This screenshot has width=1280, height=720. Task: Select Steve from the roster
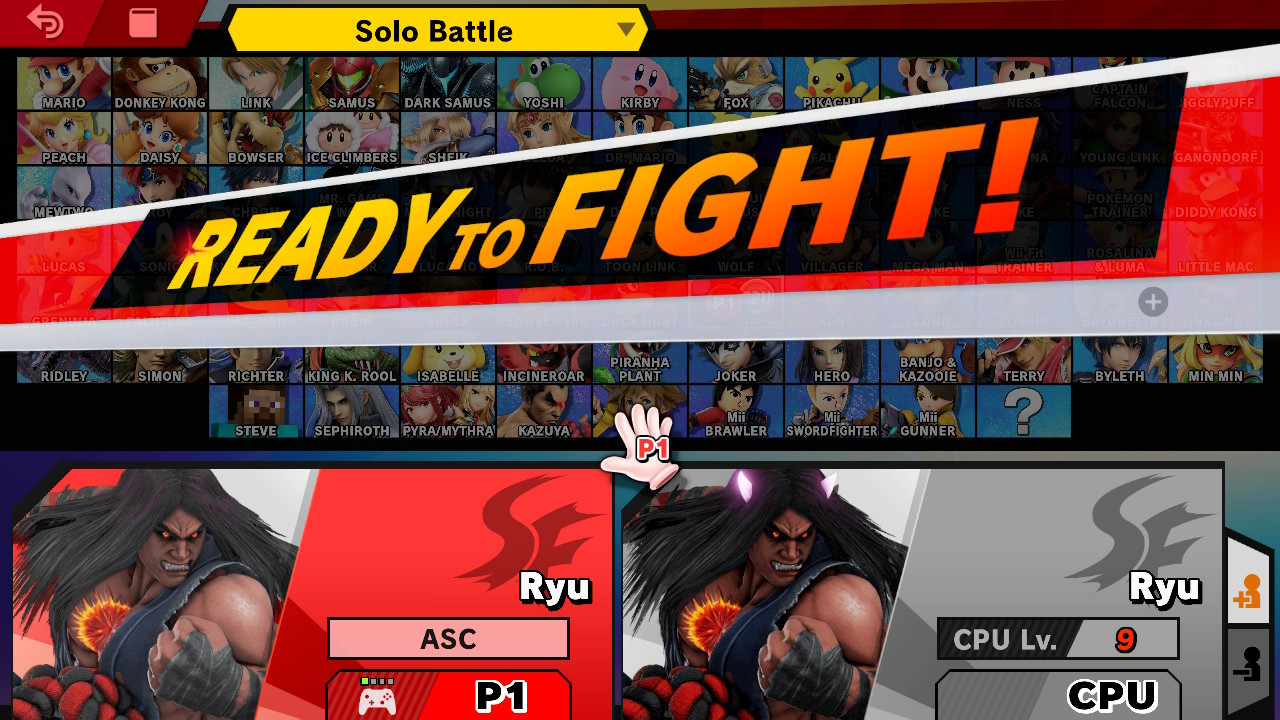point(255,410)
